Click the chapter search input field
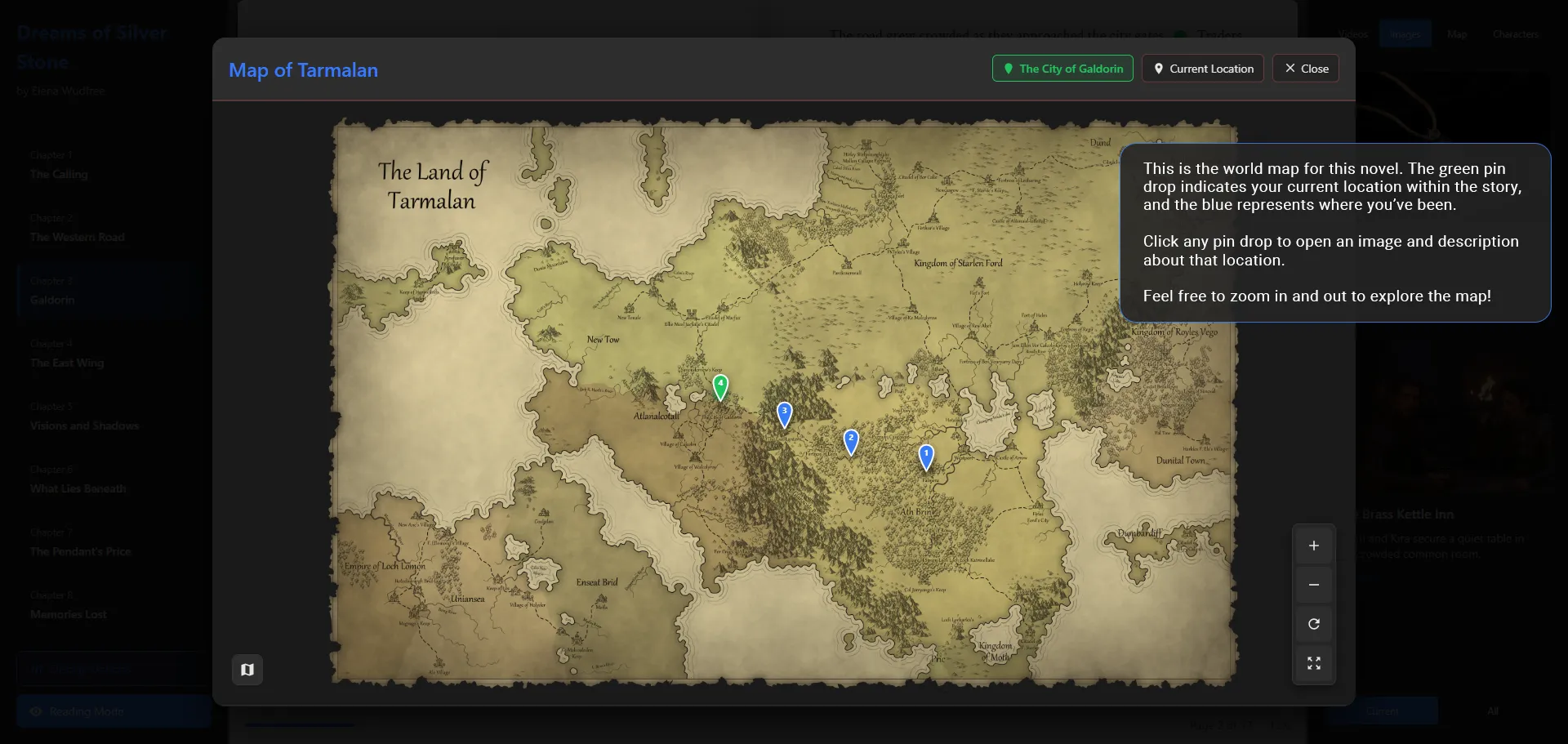 [112, 668]
